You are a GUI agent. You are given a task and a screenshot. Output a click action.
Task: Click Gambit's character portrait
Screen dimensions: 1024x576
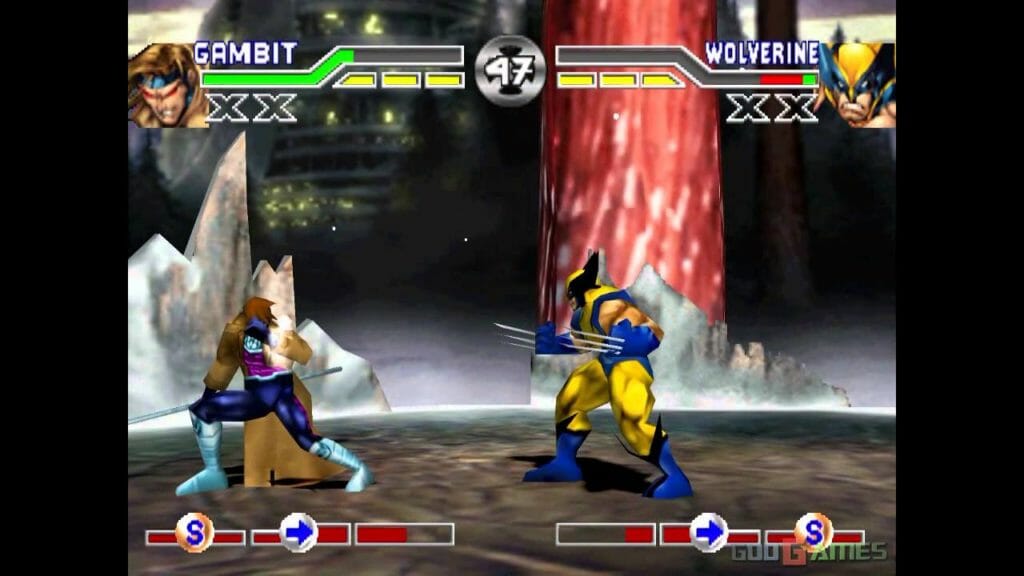pos(166,85)
